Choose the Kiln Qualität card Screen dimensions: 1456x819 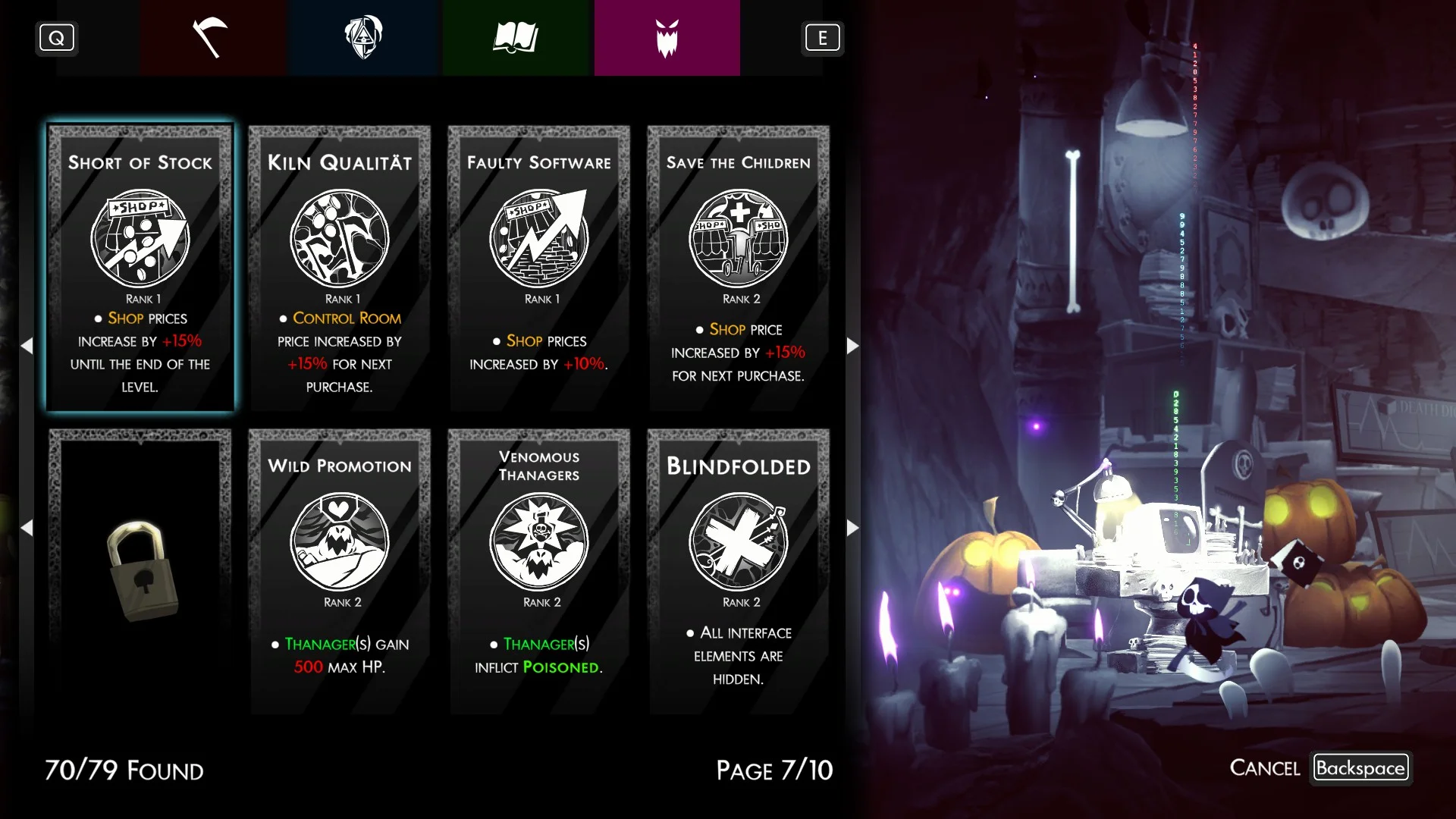pyautogui.click(x=340, y=268)
